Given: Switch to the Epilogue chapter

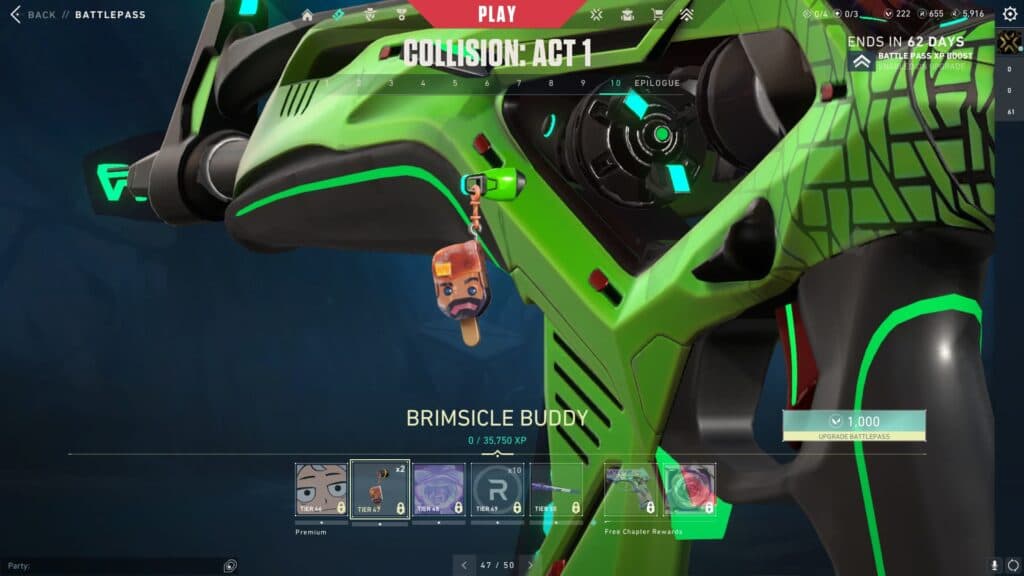Looking at the screenshot, I should click(657, 83).
